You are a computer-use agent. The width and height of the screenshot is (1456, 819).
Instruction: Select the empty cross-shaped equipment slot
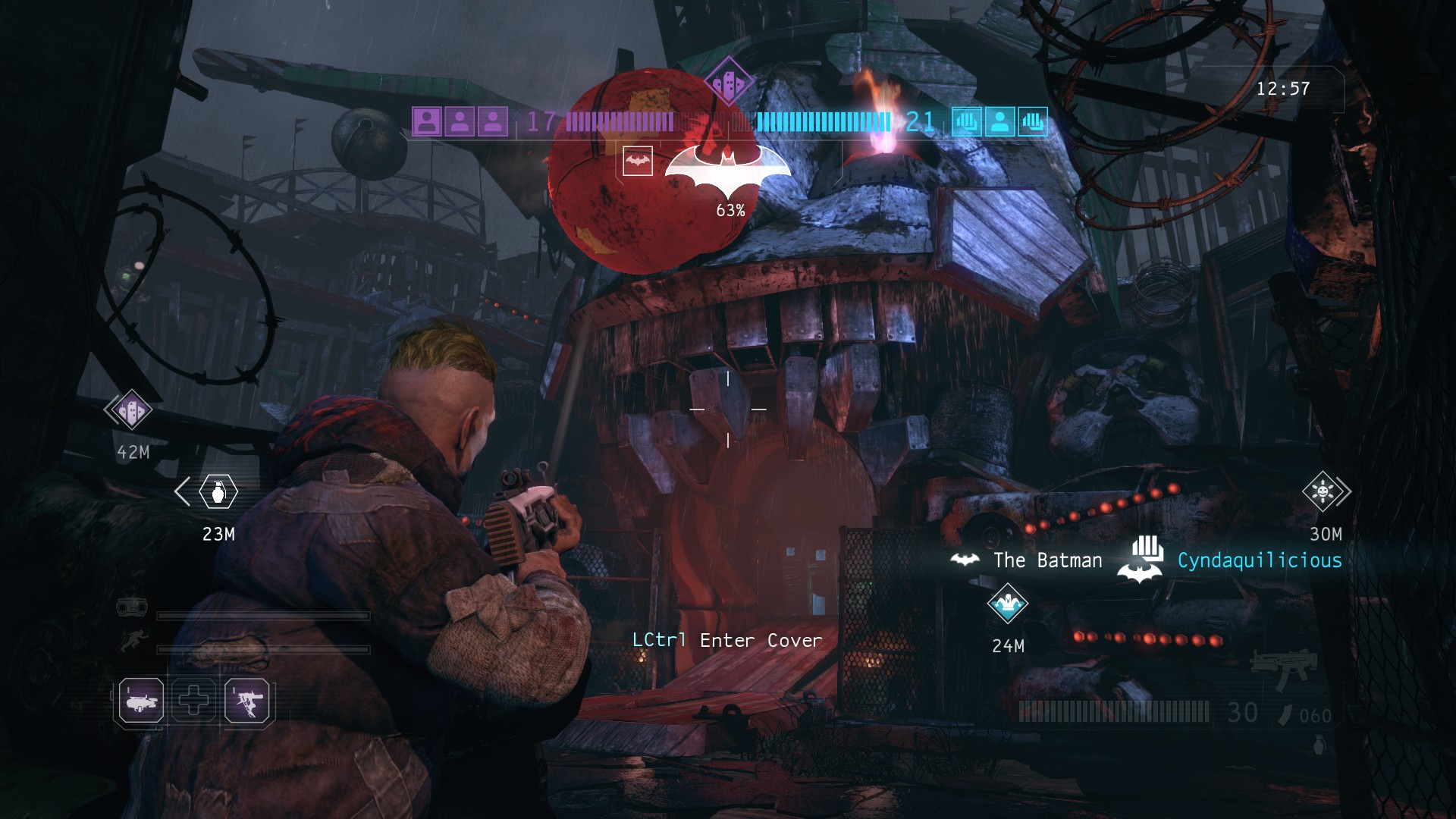[x=194, y=700]
